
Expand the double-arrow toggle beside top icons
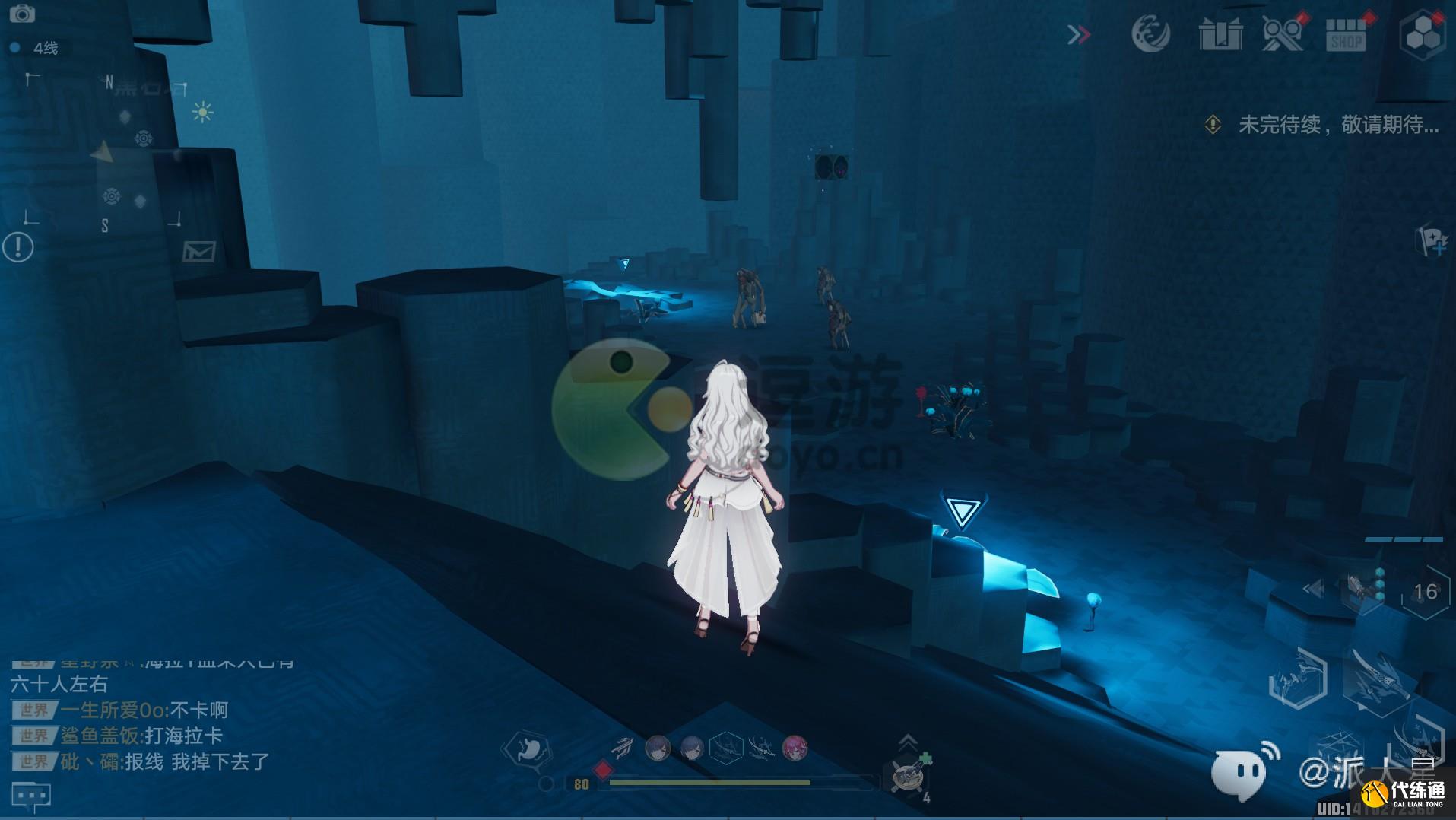1078,35
